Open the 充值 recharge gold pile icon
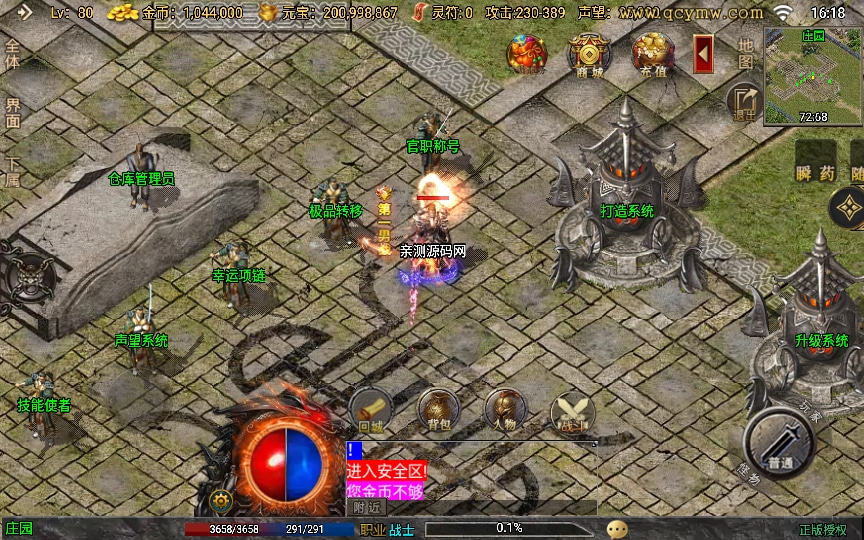This screenshot has width=864, height=540. tap(652, 55)
